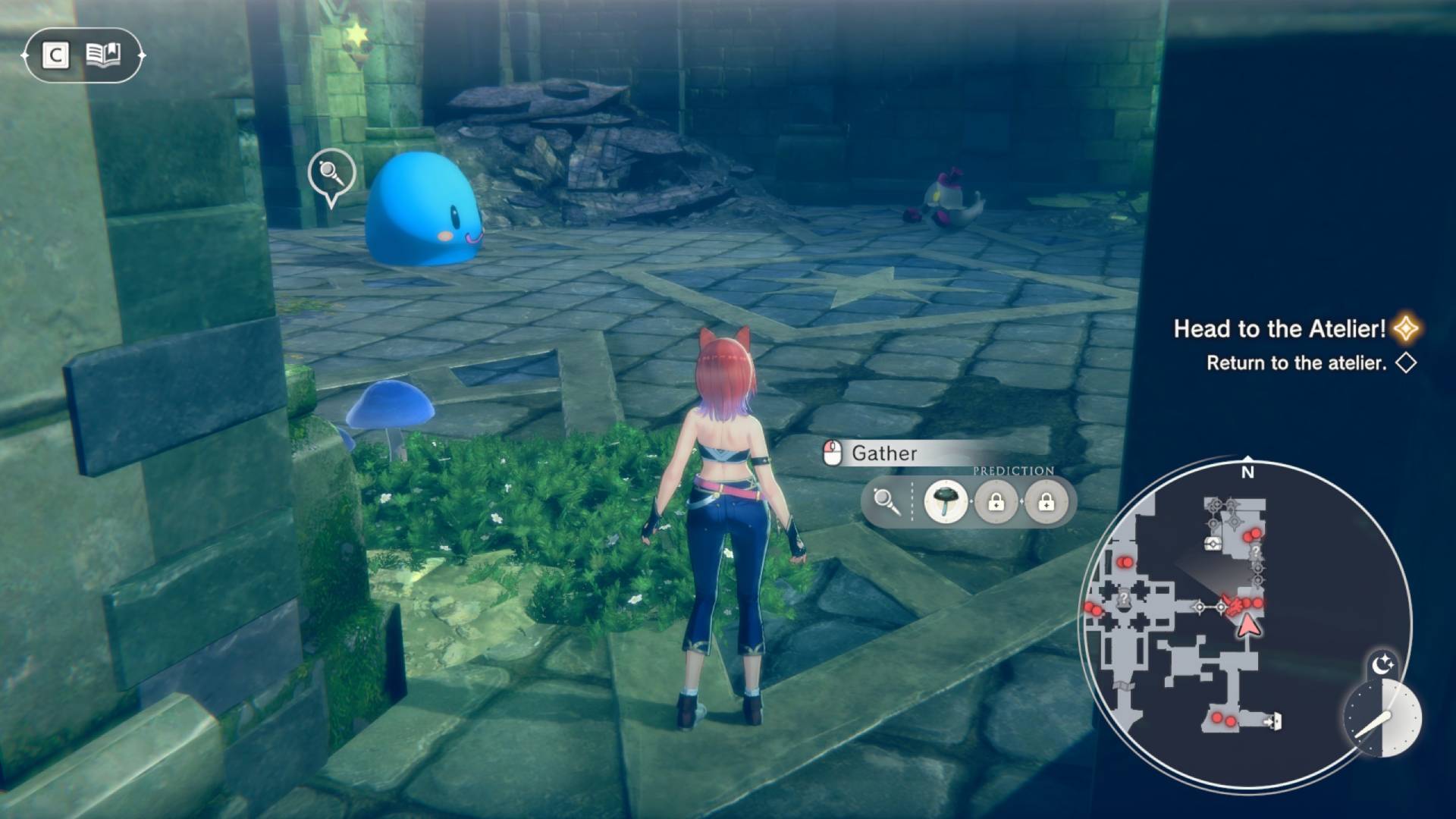Open the guidebook icon at top left
Viewport: 1456px width, 819px height.
(103, 55)
